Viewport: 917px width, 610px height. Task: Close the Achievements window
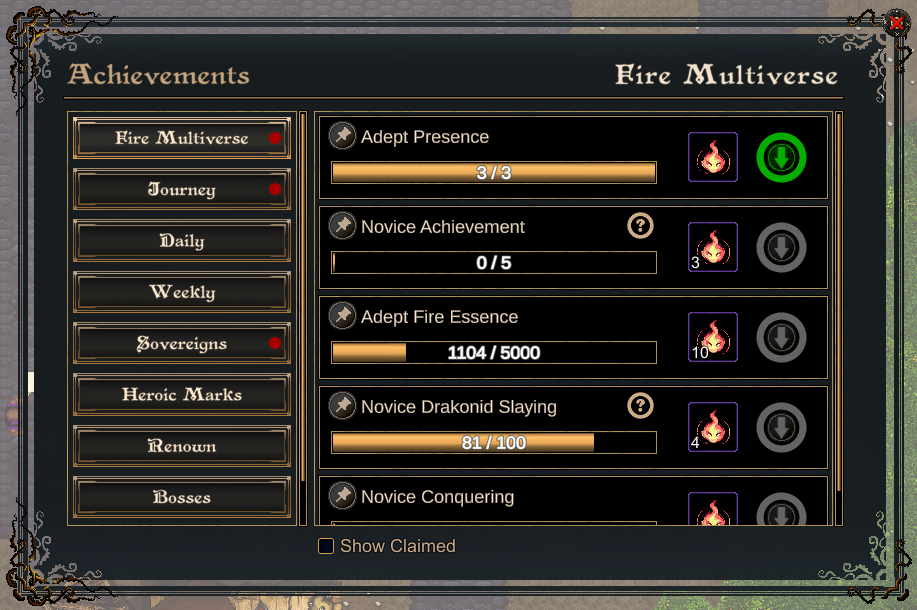point(896,23)
